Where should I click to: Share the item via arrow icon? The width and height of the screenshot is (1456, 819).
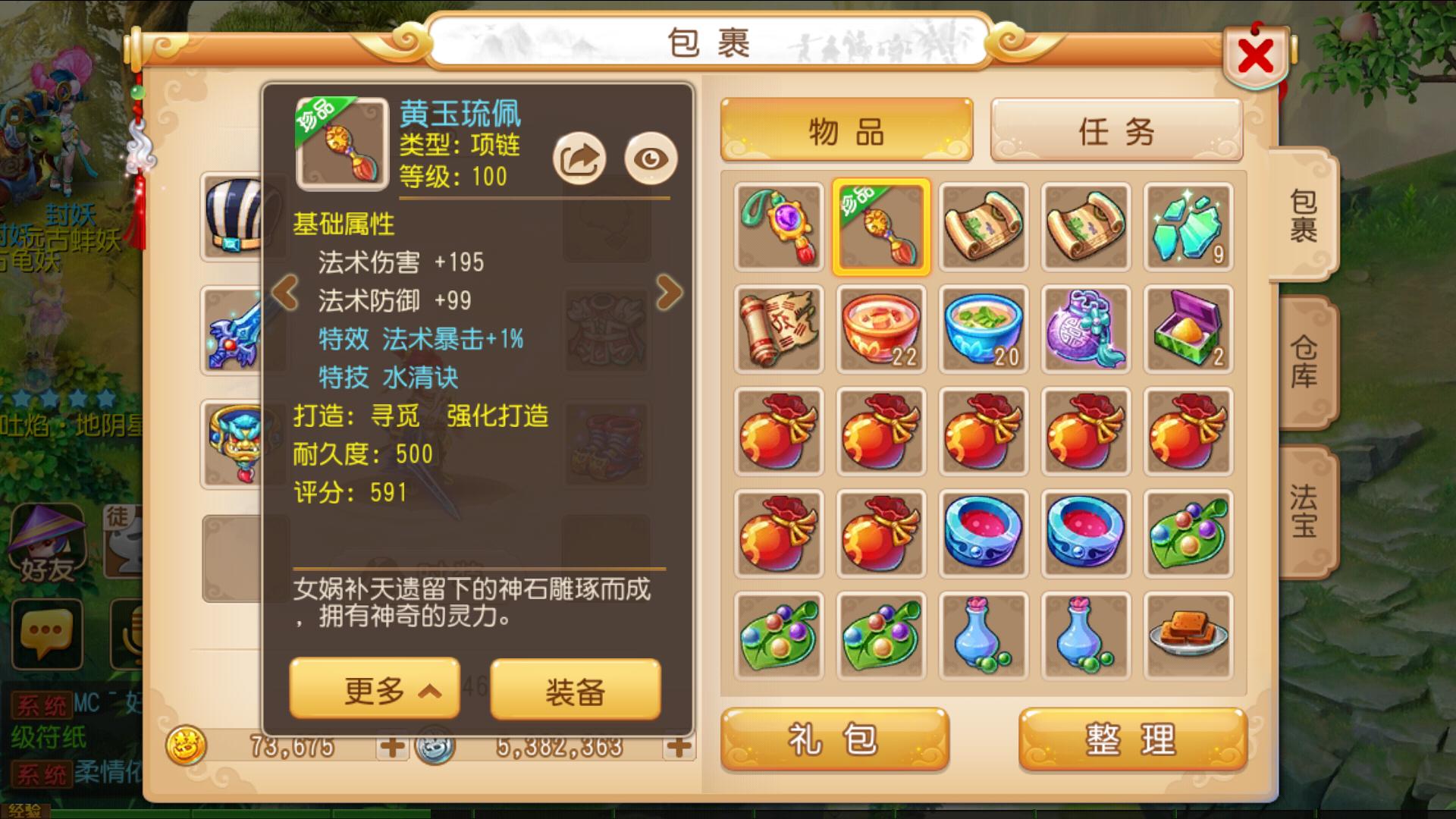point(579,158)
